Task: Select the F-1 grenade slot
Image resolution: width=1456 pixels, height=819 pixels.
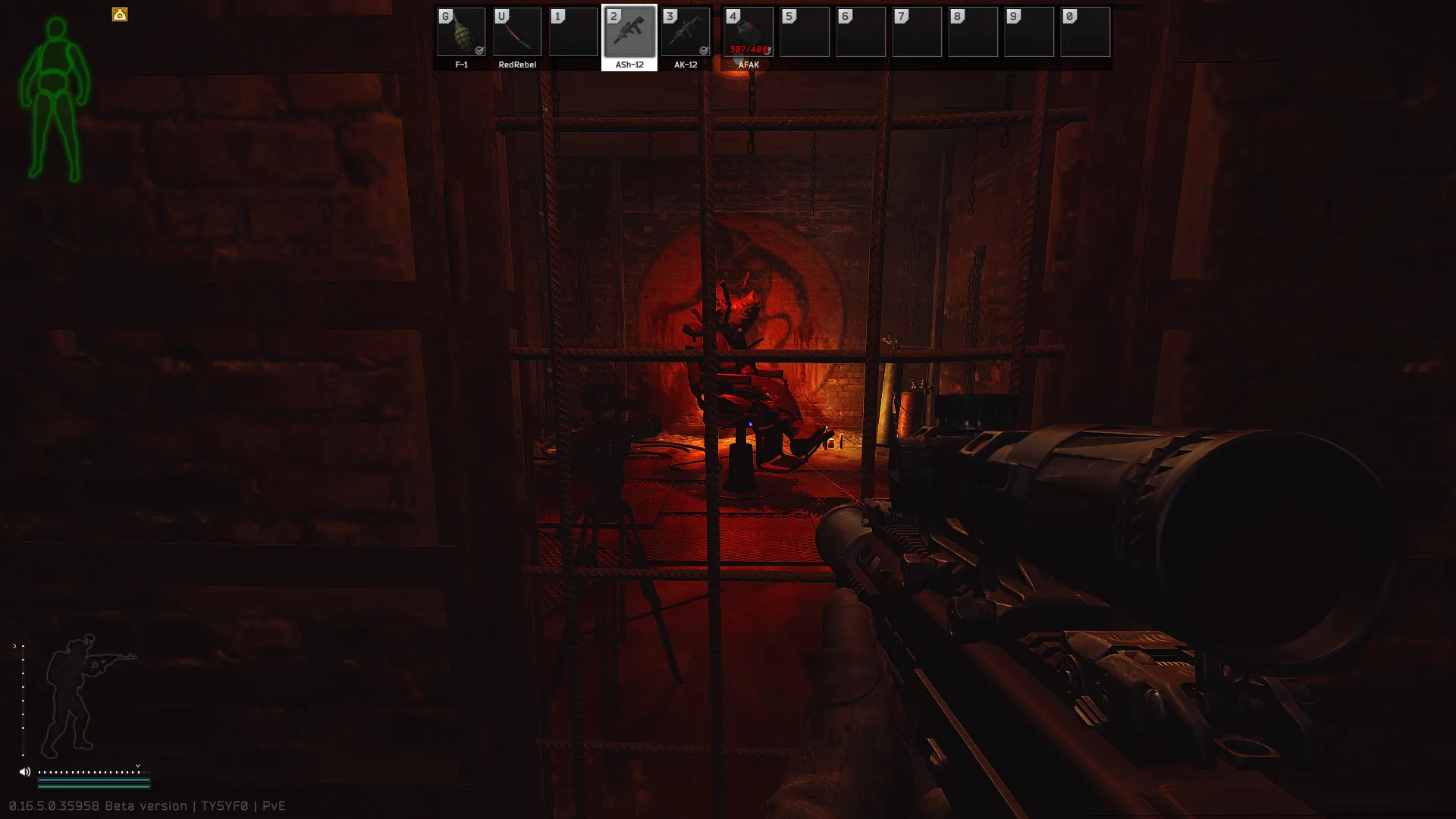Action: tap(461, 33)
